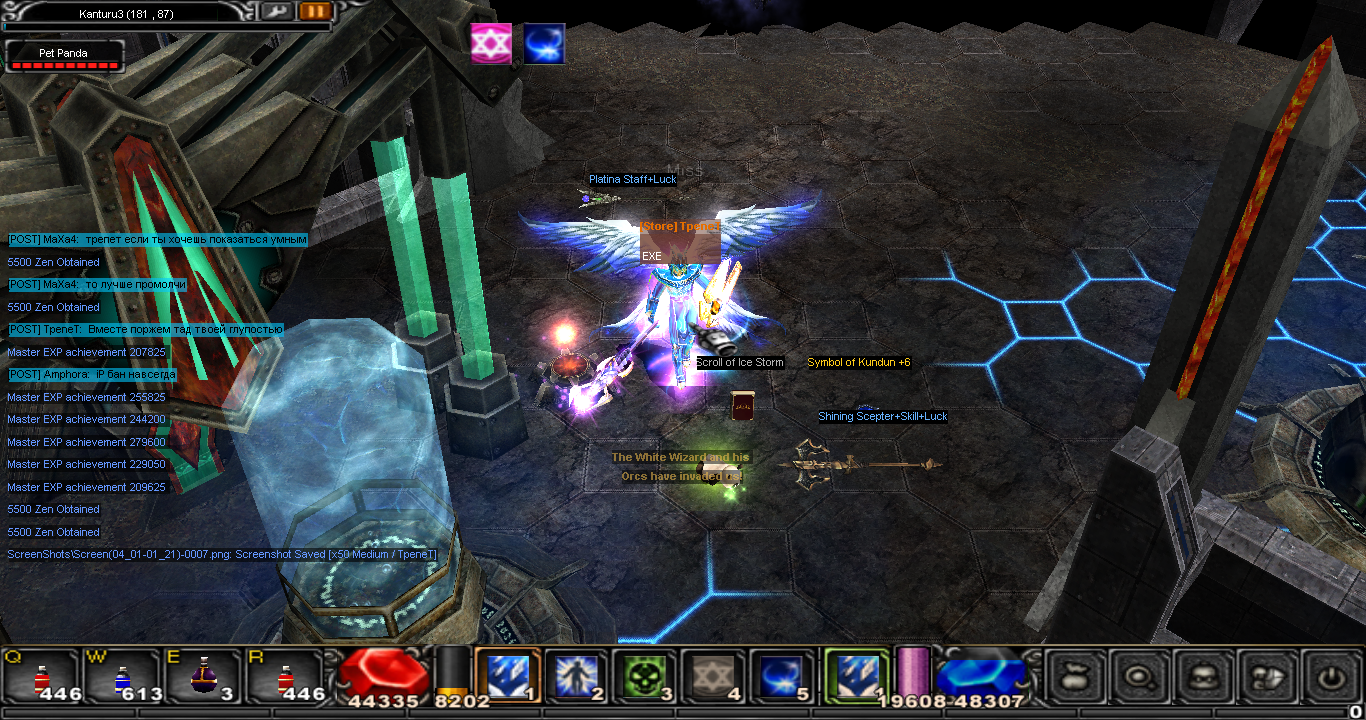Viewport: 1366px width, 720px height.
Task: Open the magnifying glass menu button
Action: (x=1139, y=677)
